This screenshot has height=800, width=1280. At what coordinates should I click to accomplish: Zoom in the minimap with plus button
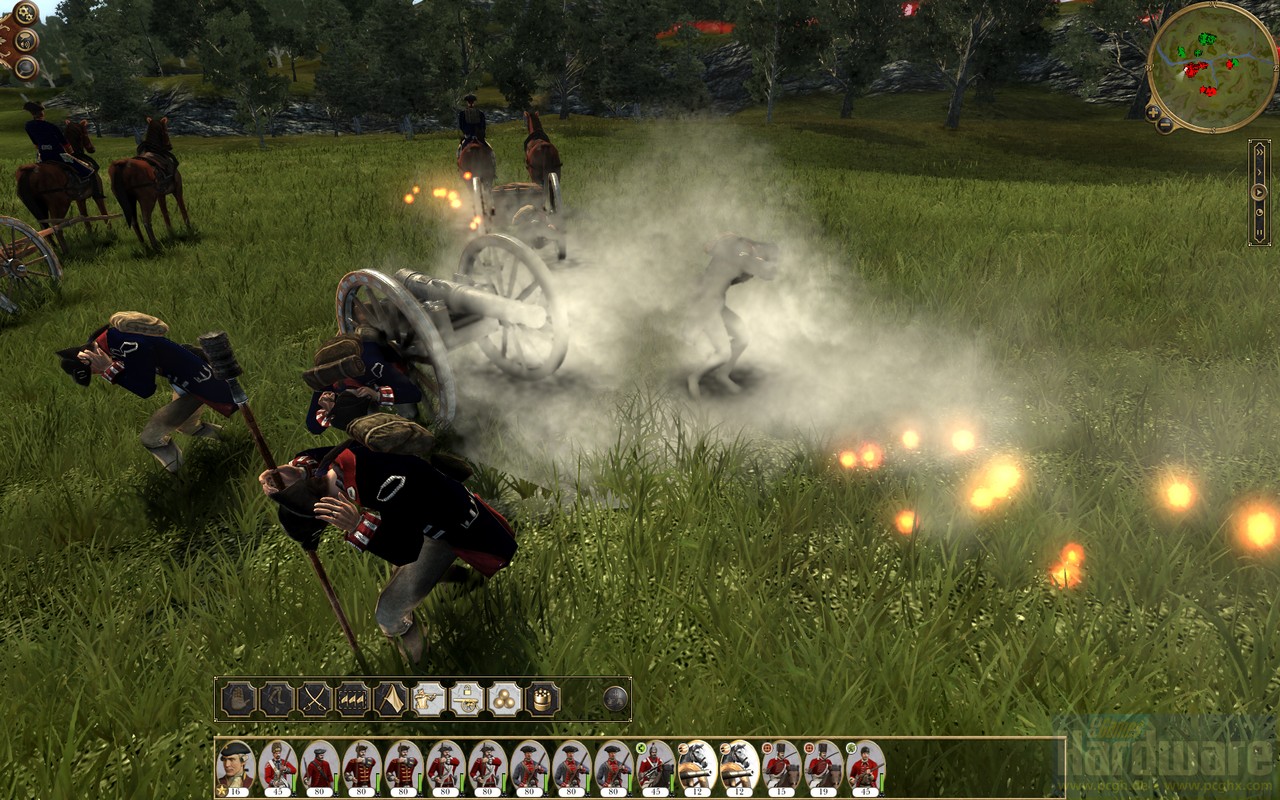(1153, 114)
